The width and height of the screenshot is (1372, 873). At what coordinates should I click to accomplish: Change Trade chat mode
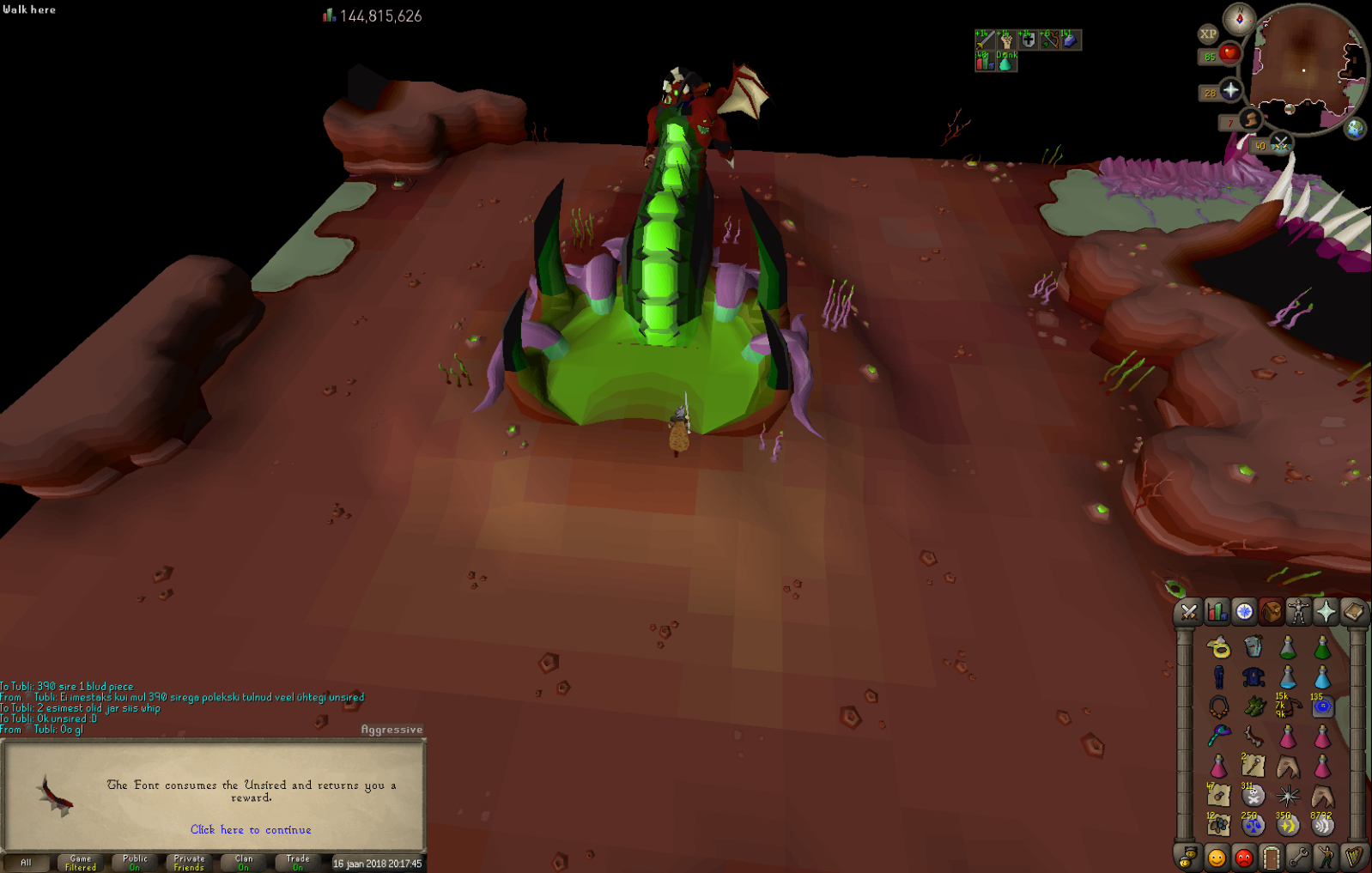pos(296,862)
